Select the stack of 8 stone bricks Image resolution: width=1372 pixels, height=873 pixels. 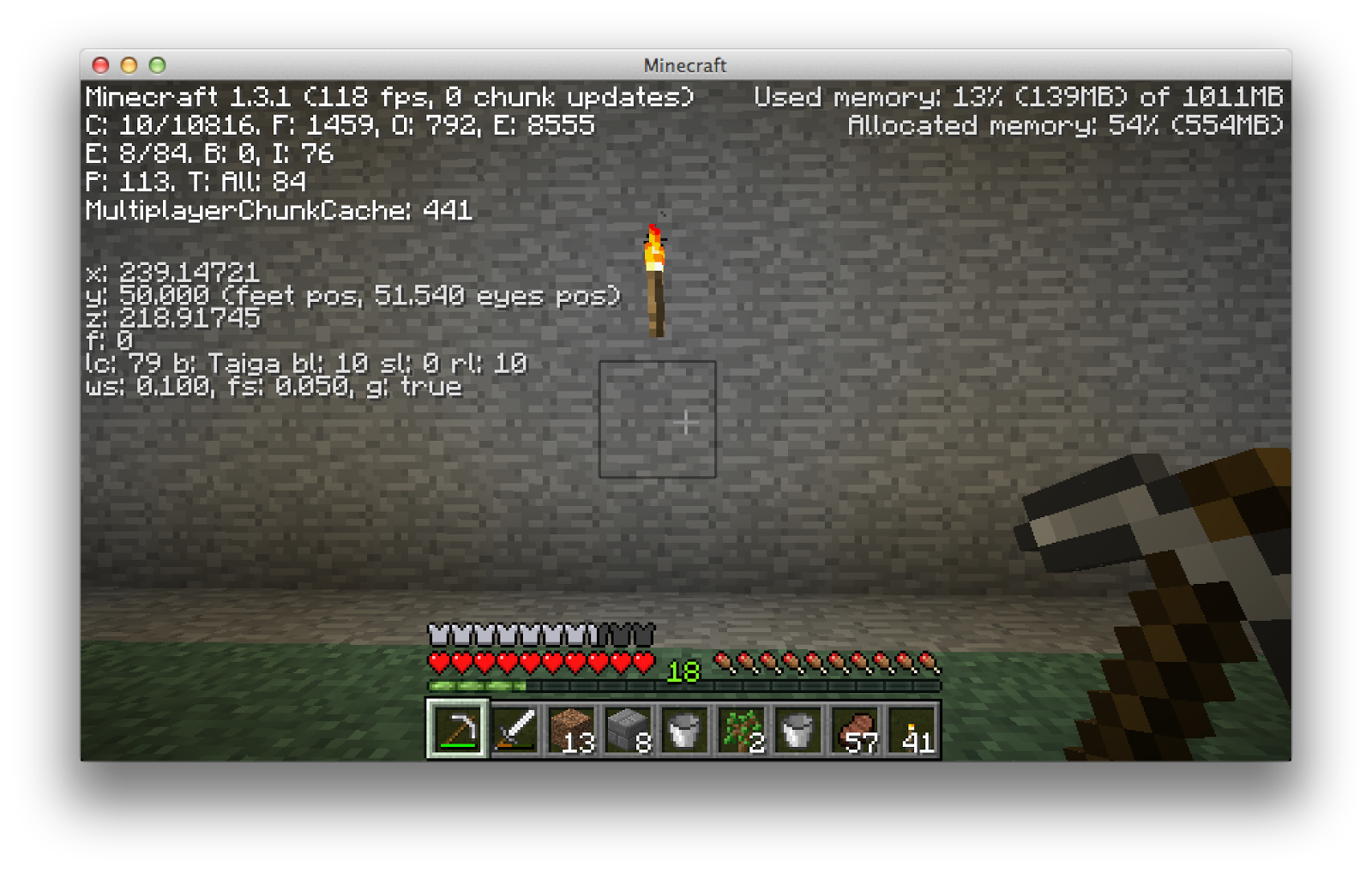630,729
